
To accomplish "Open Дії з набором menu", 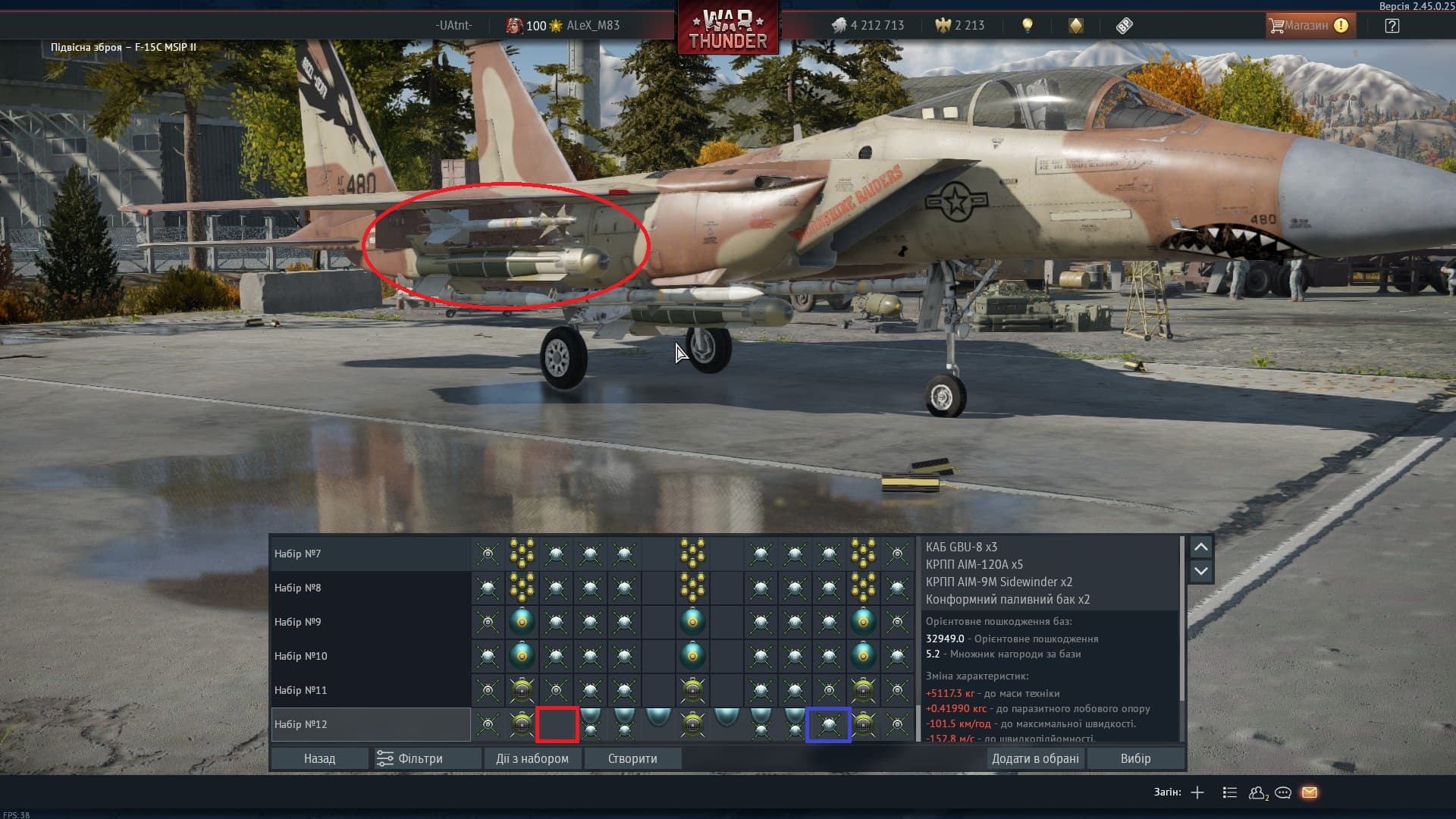I will point(532,758).
